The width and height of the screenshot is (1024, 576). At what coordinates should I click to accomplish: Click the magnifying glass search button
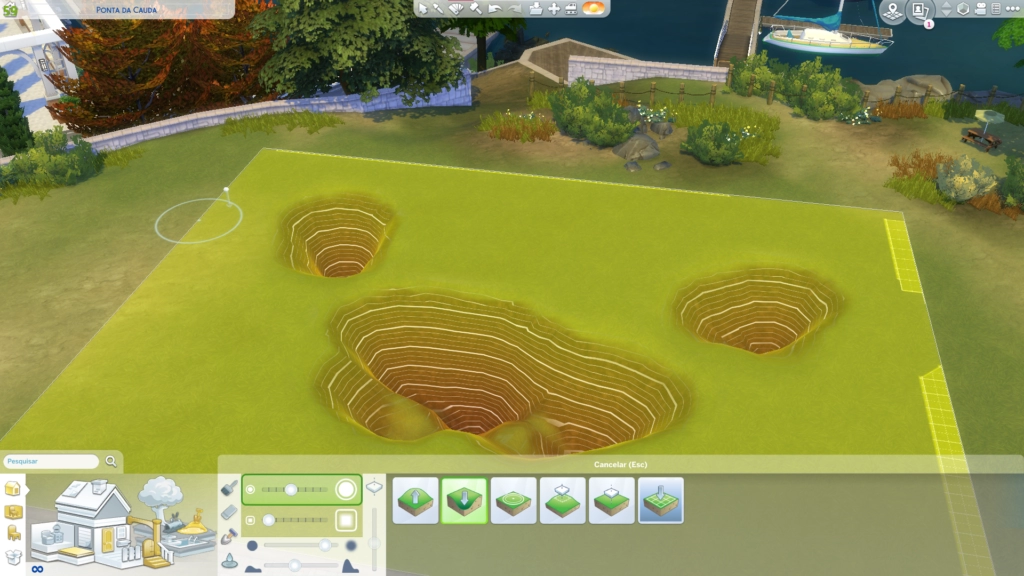[111, 461]
